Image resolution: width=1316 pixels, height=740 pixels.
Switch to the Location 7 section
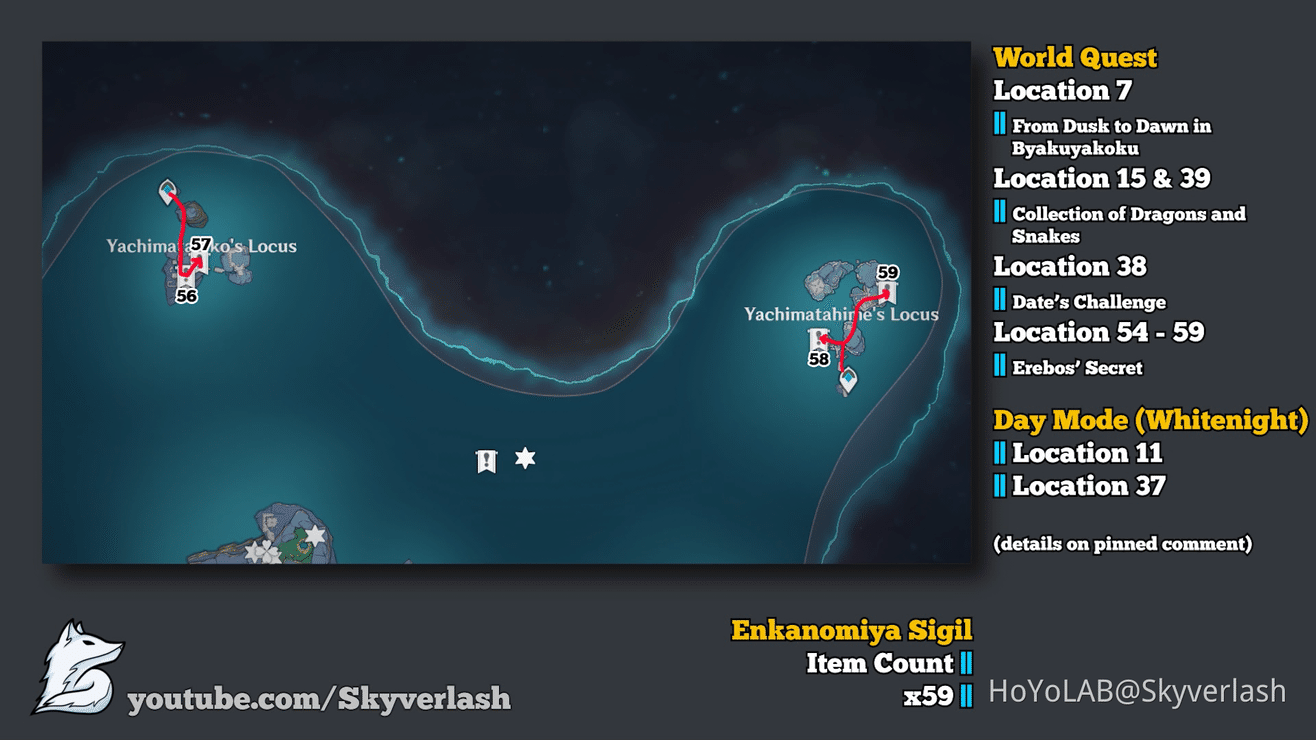(1061, 90)
